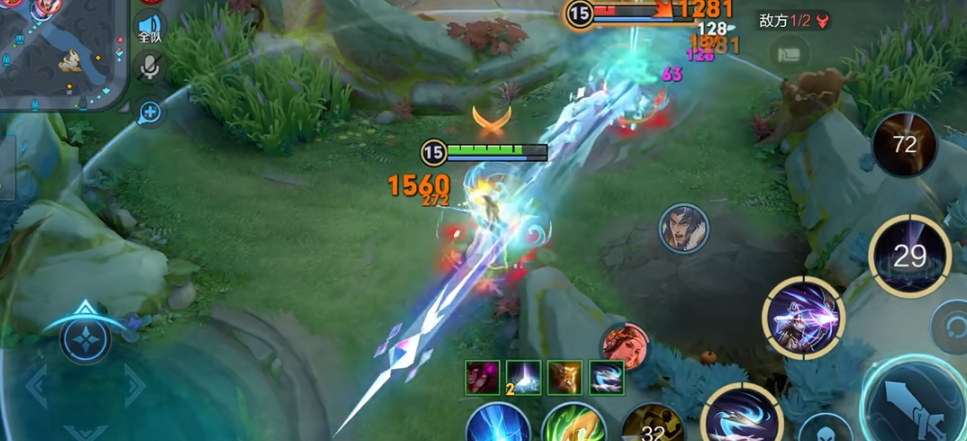The width and height of the screenshot is (967, 441).
Task: Use the blue lightning summoner spell
Action: pos(498,424)
